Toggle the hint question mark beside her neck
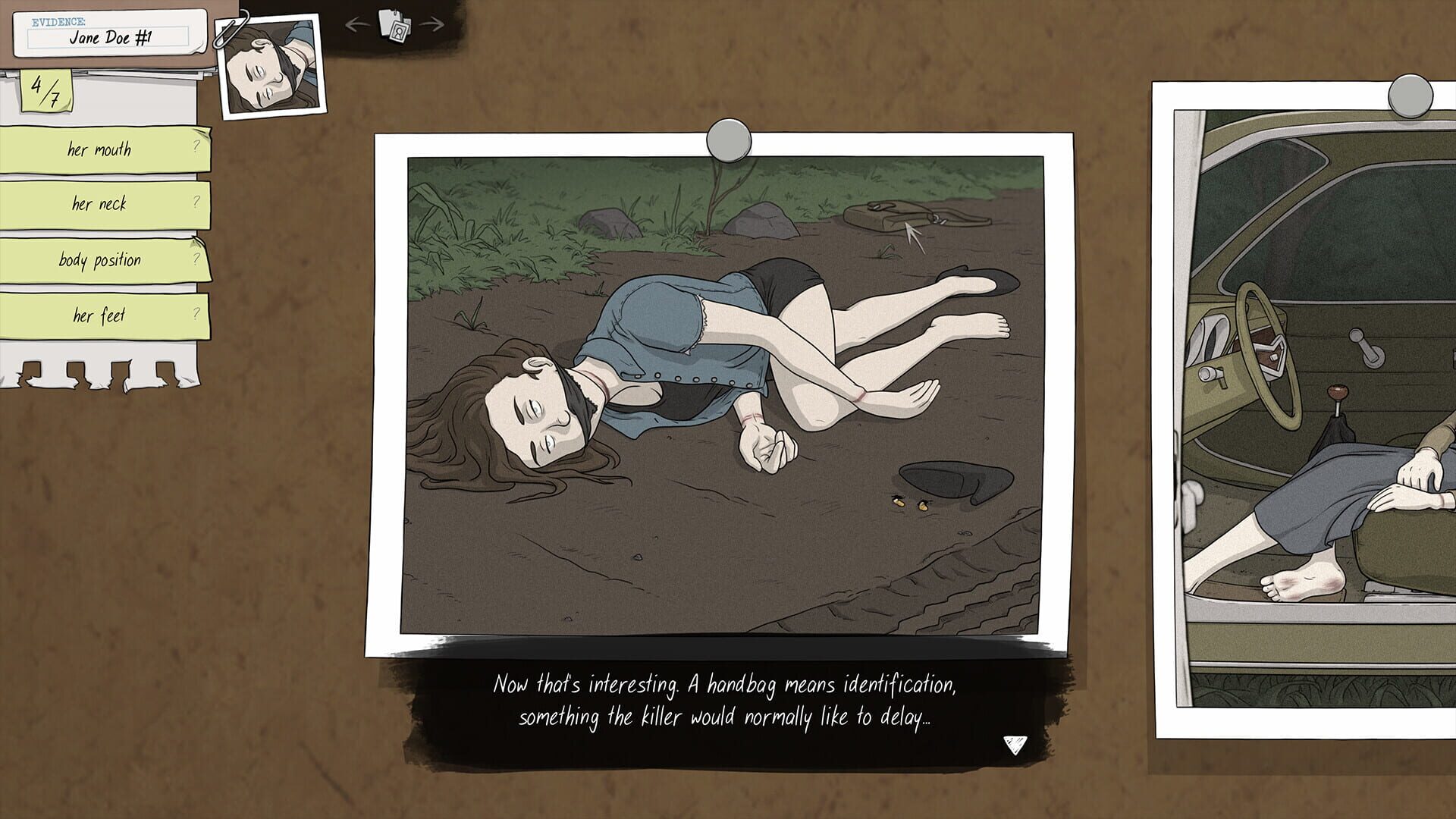This screenshot has width=1456, height=819. click(x=196, y=204)
